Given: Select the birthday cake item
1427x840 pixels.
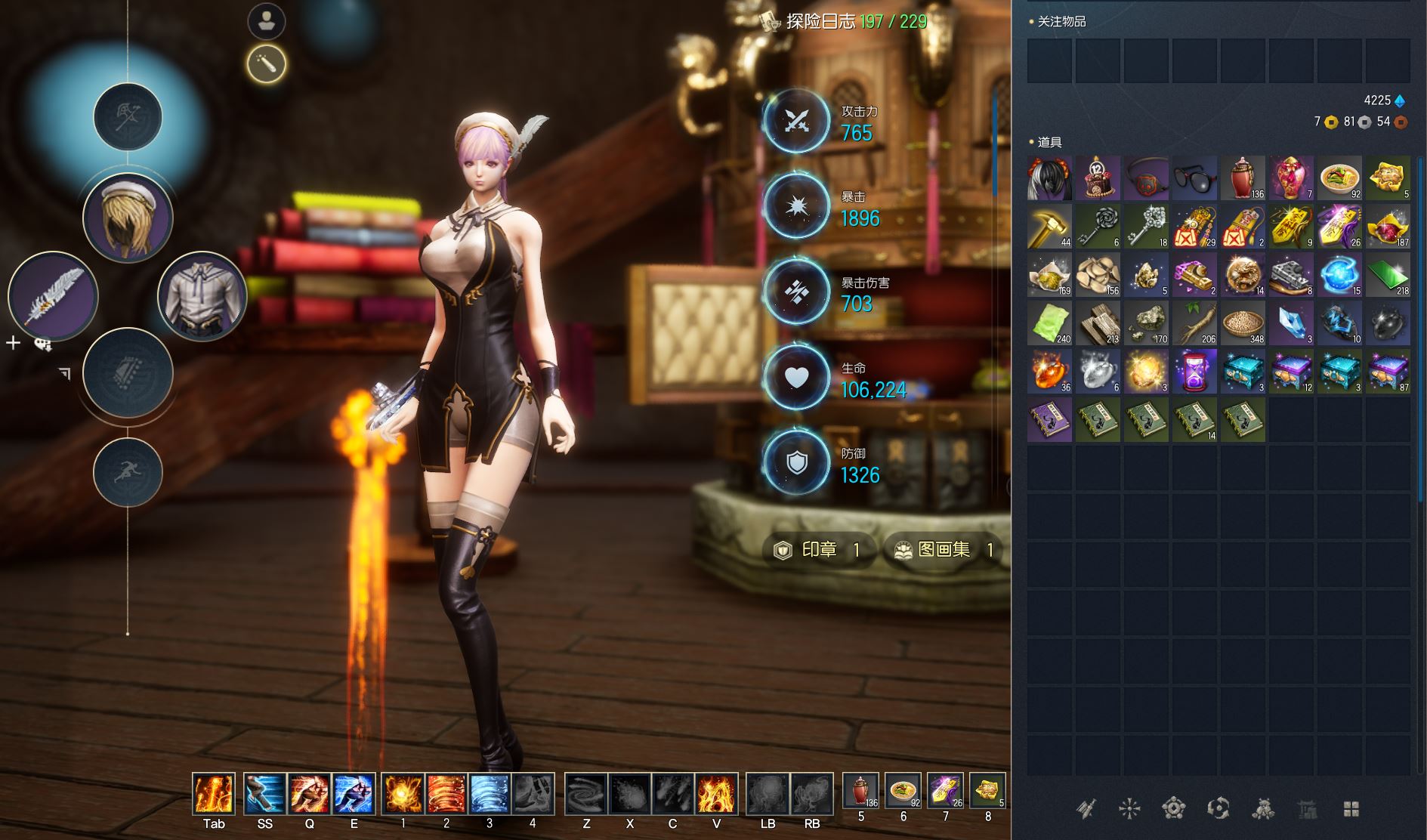Looking at the screenshot, I should pyautogui.click(x=1098, y=178).
